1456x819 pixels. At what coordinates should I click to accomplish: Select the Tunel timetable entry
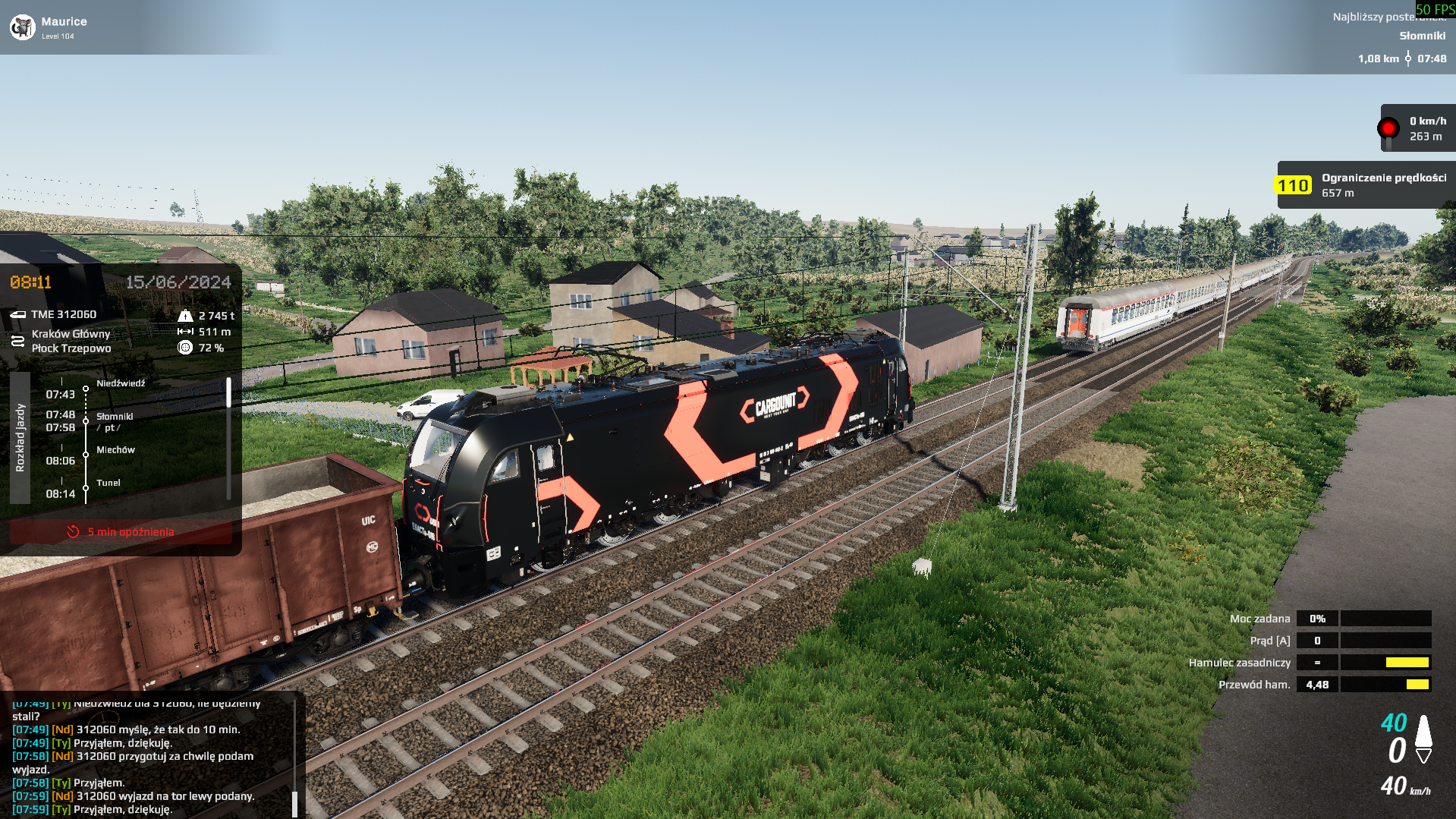[x=108, y=483]
